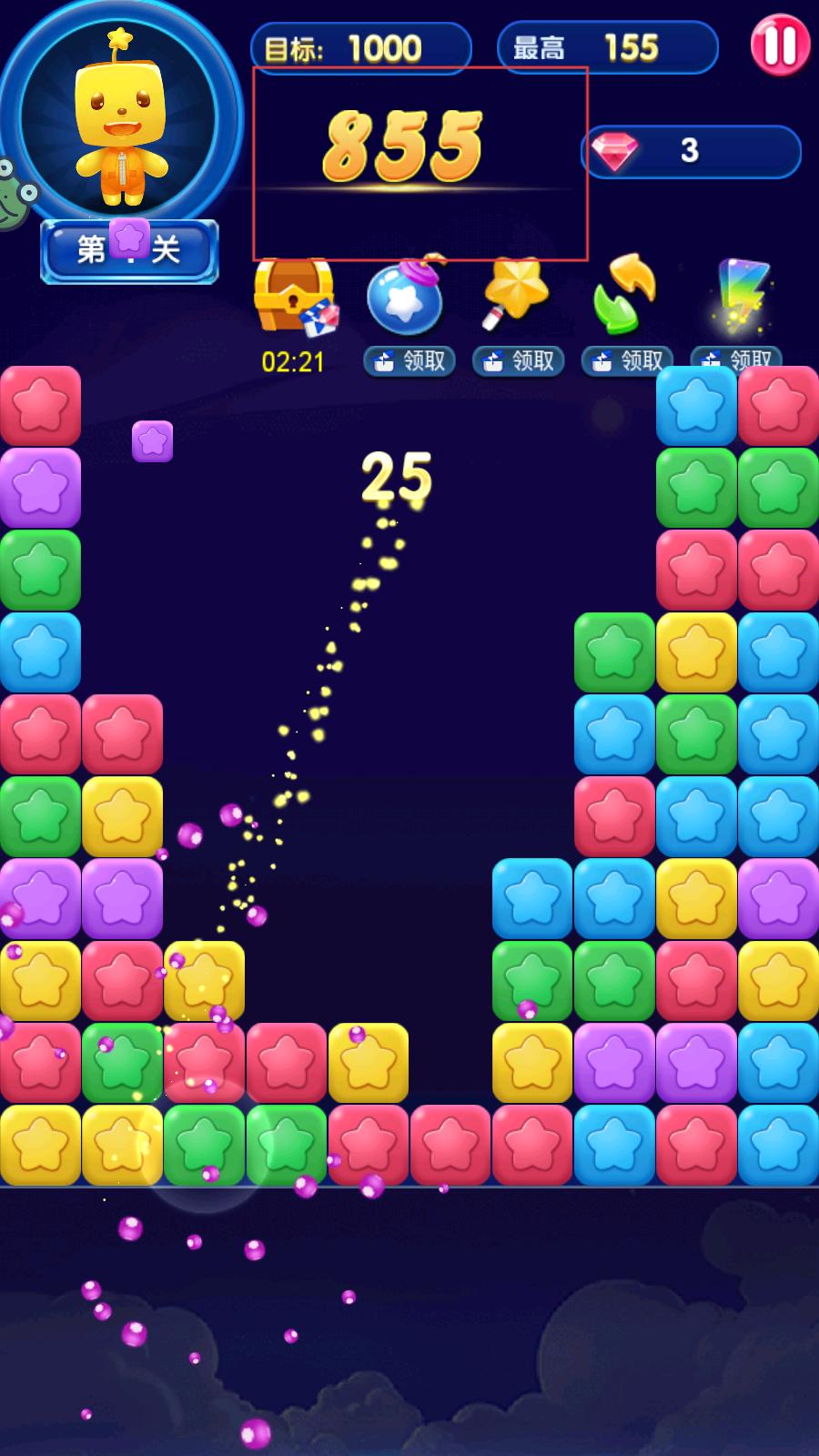Image resolution: width=819 pixels, height=1456 pixels.
Task: Pop the yellow star block in the bottom-left corner
Action: (x=40, y=1145)
